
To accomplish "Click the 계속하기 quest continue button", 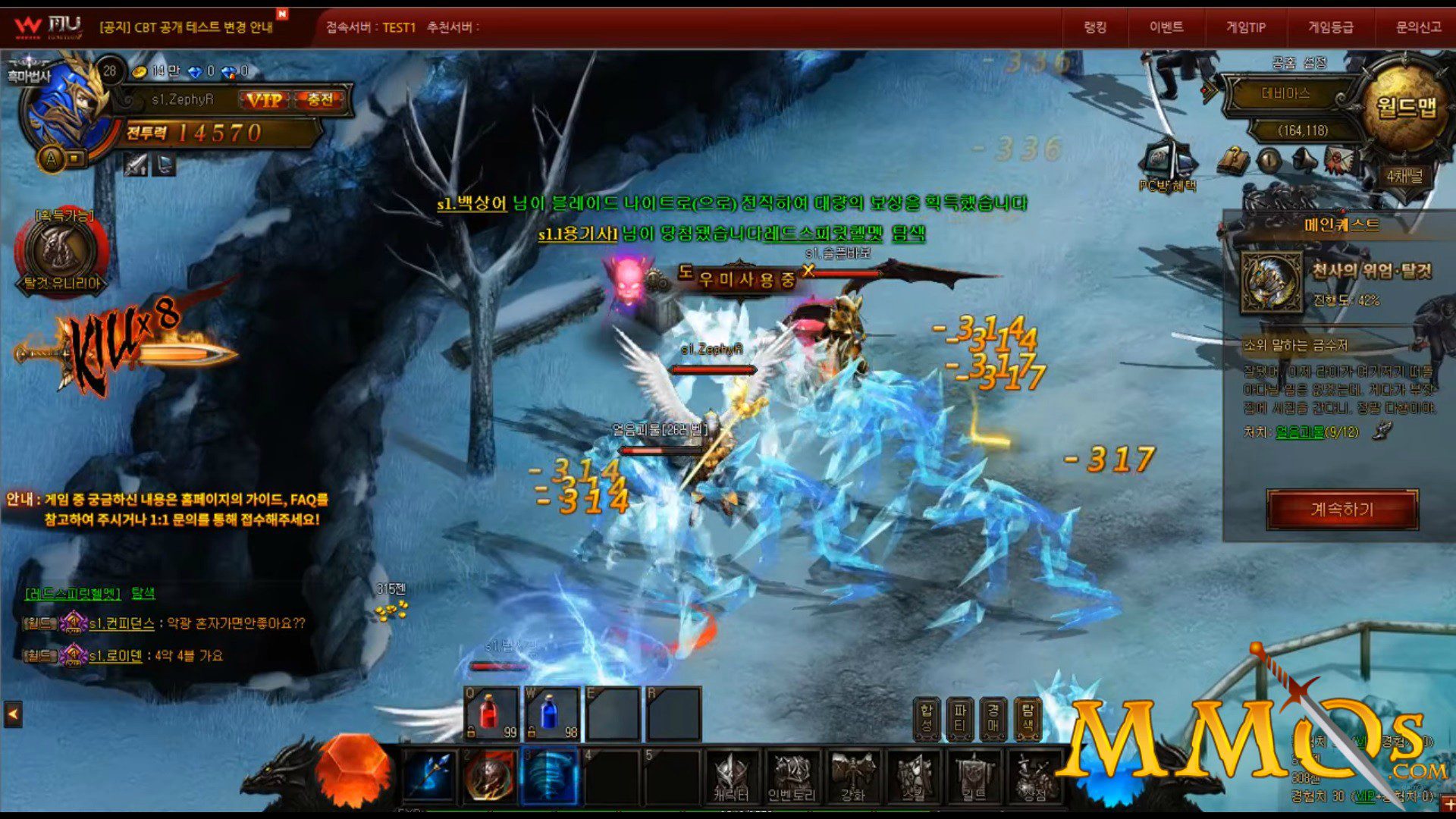I will 1341,509.
